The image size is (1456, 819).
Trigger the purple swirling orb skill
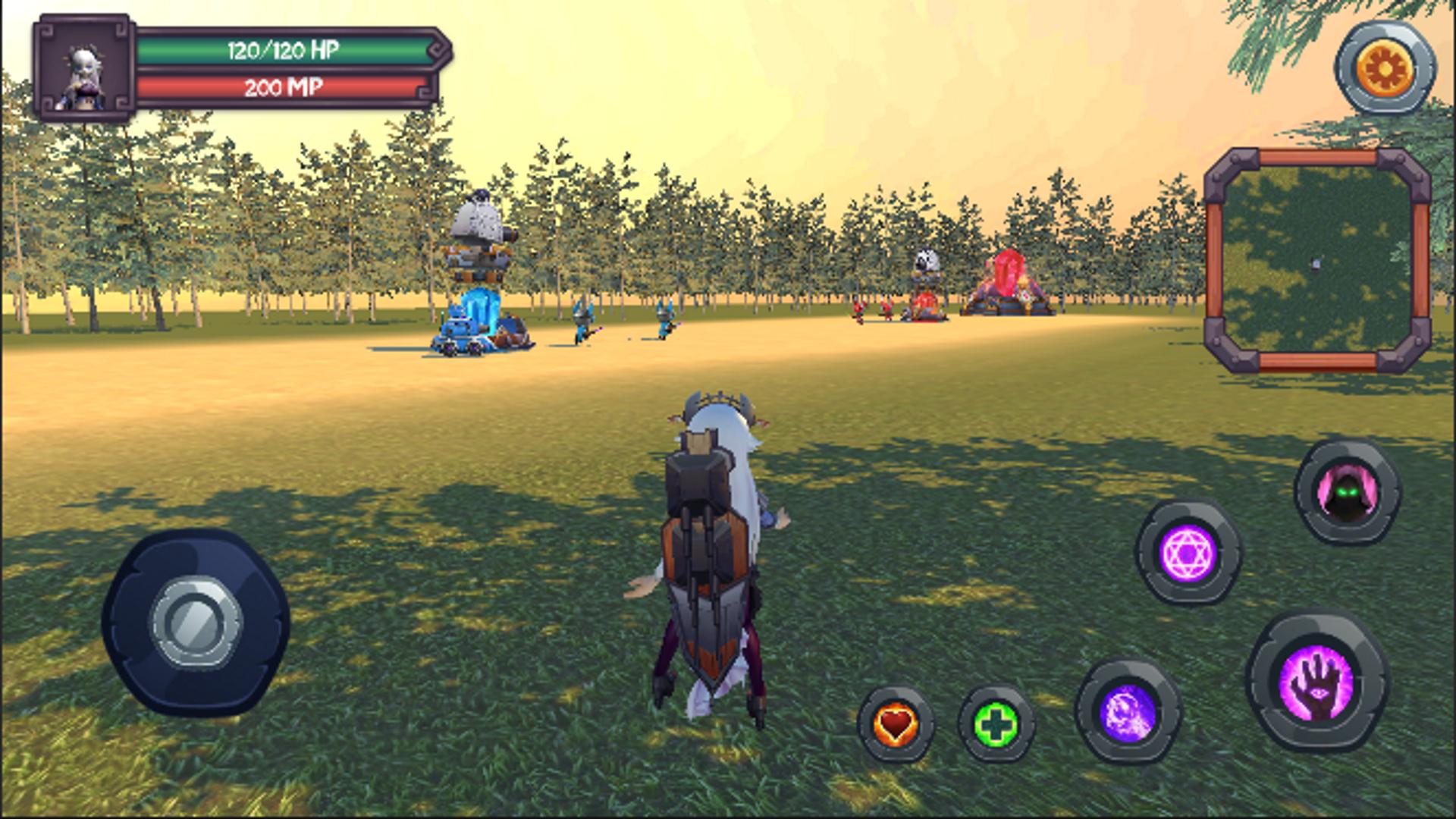[x=1128, y=711]
